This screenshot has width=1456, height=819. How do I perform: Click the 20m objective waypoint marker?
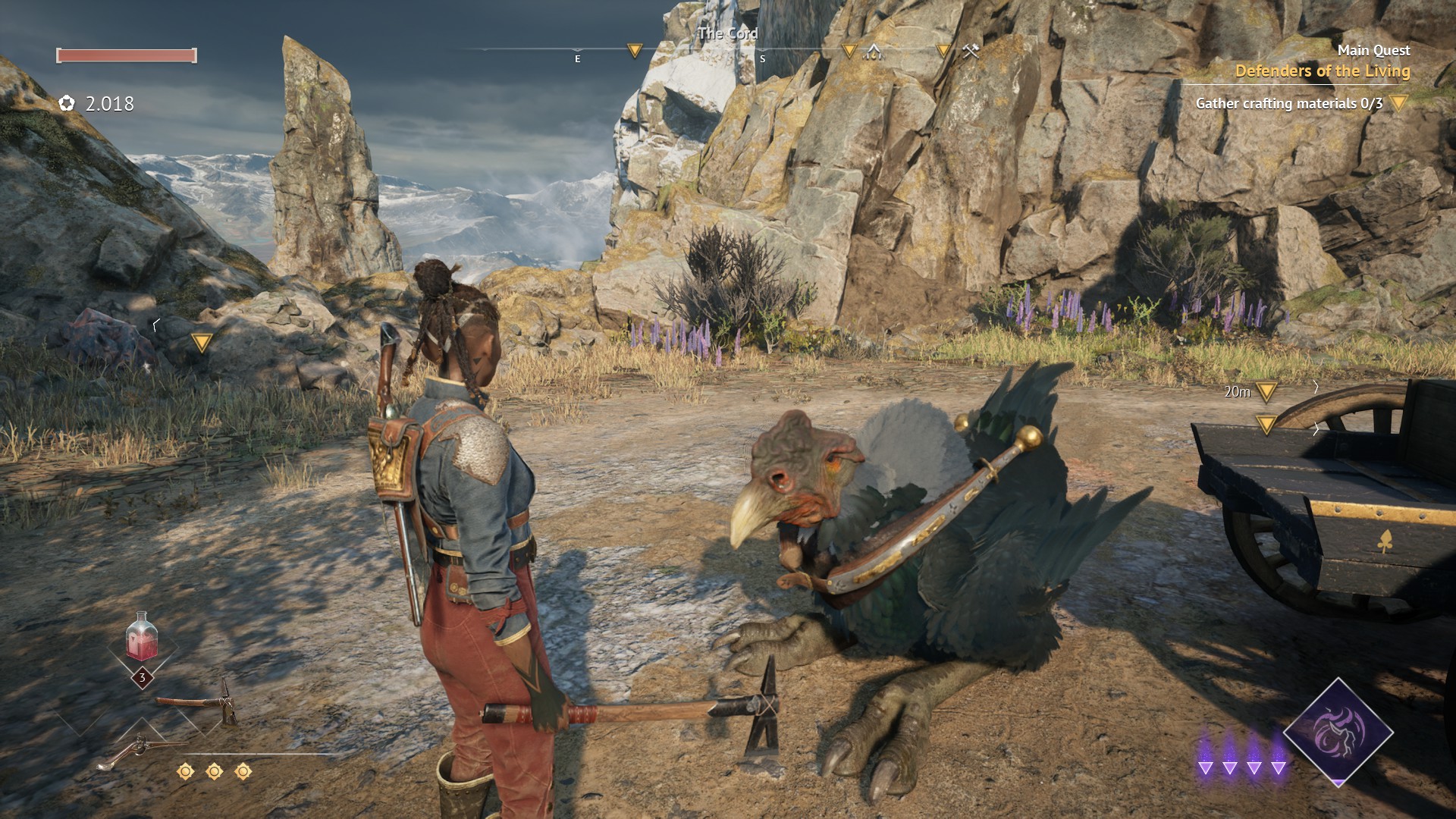[x=1266, y=391]
